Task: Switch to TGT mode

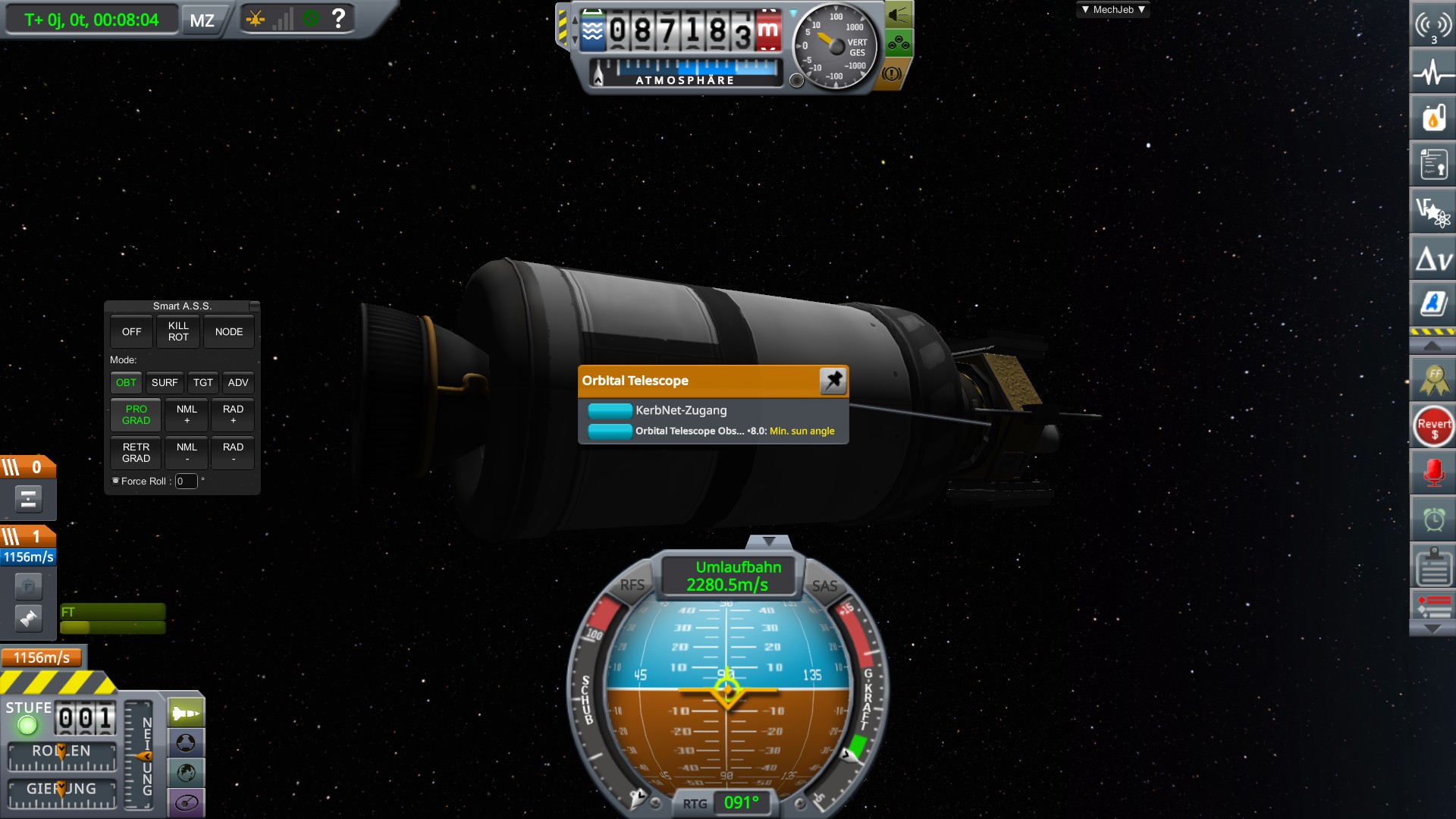Action: [202, 382]
